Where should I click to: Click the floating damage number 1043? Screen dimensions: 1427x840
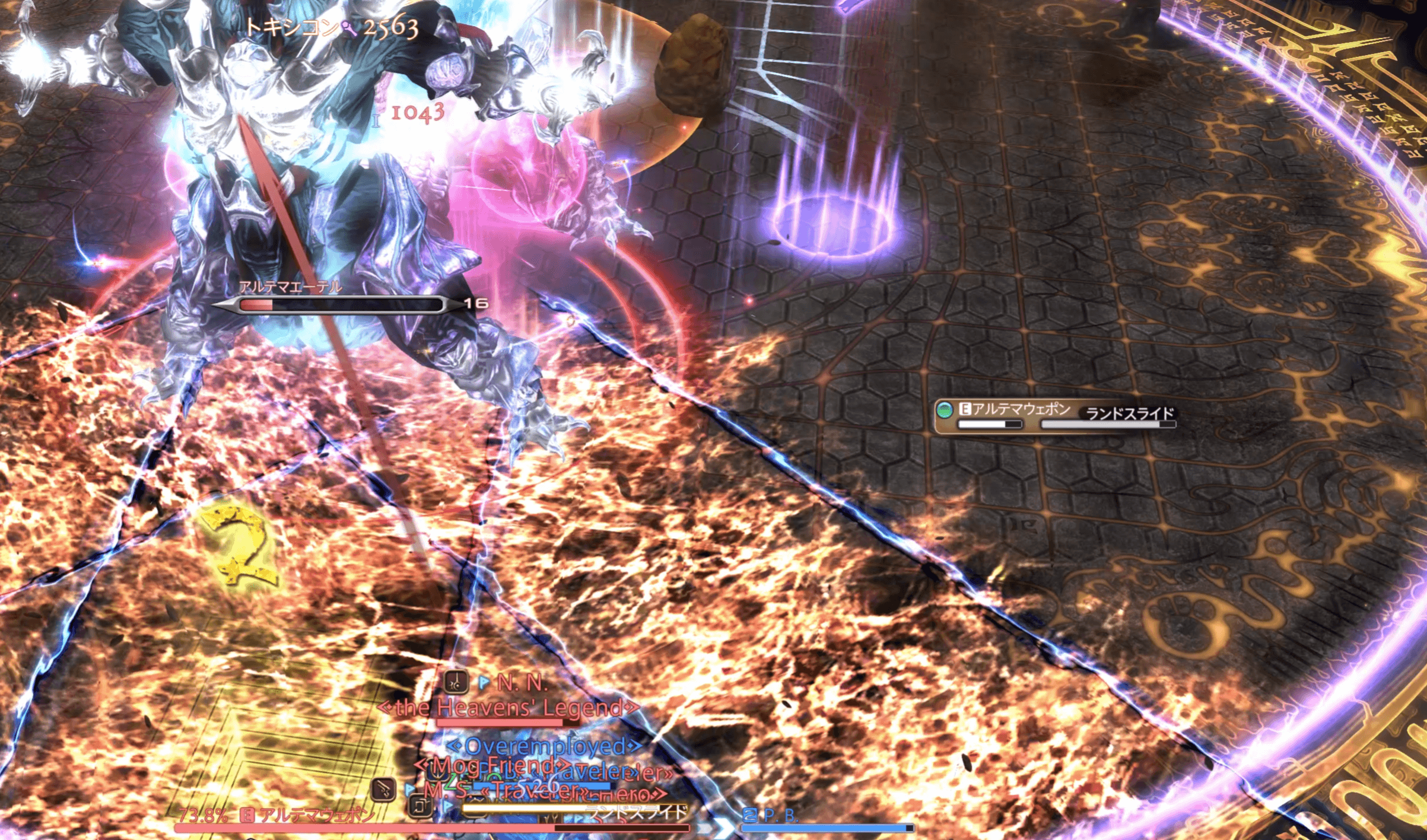click(417, 113)
